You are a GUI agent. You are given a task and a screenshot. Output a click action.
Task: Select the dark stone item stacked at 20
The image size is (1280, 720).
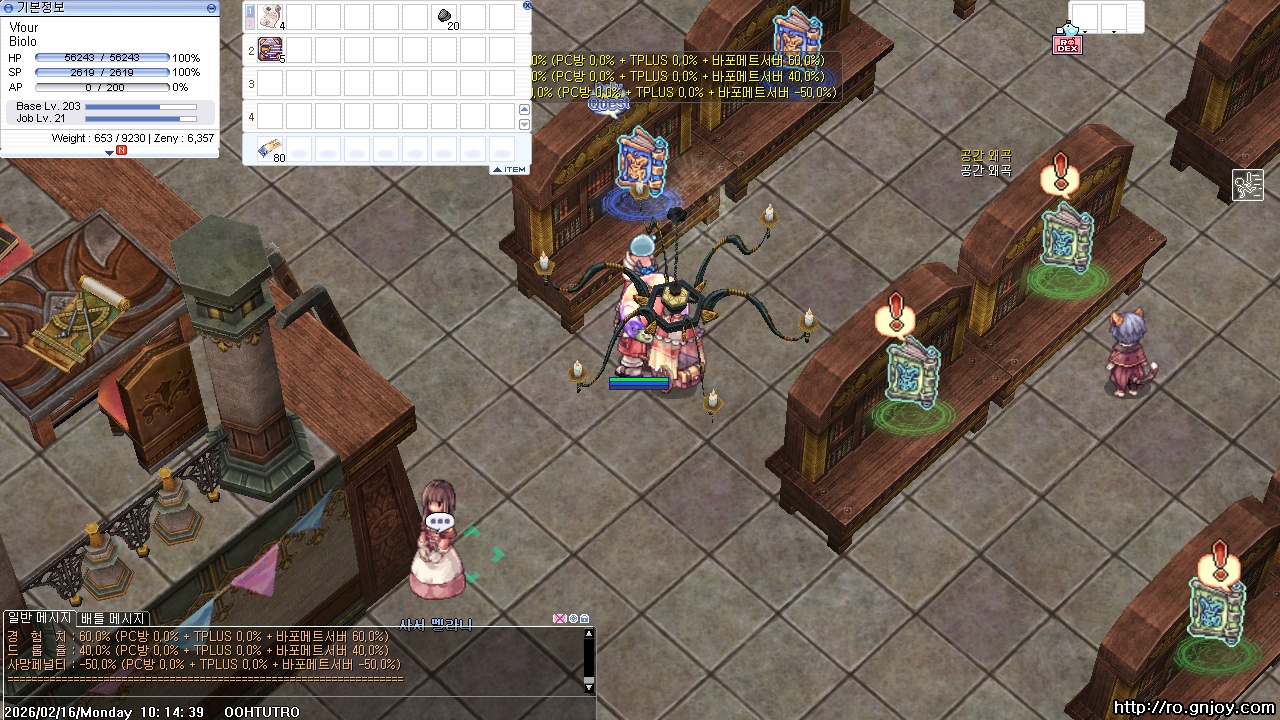click(445, 16)
